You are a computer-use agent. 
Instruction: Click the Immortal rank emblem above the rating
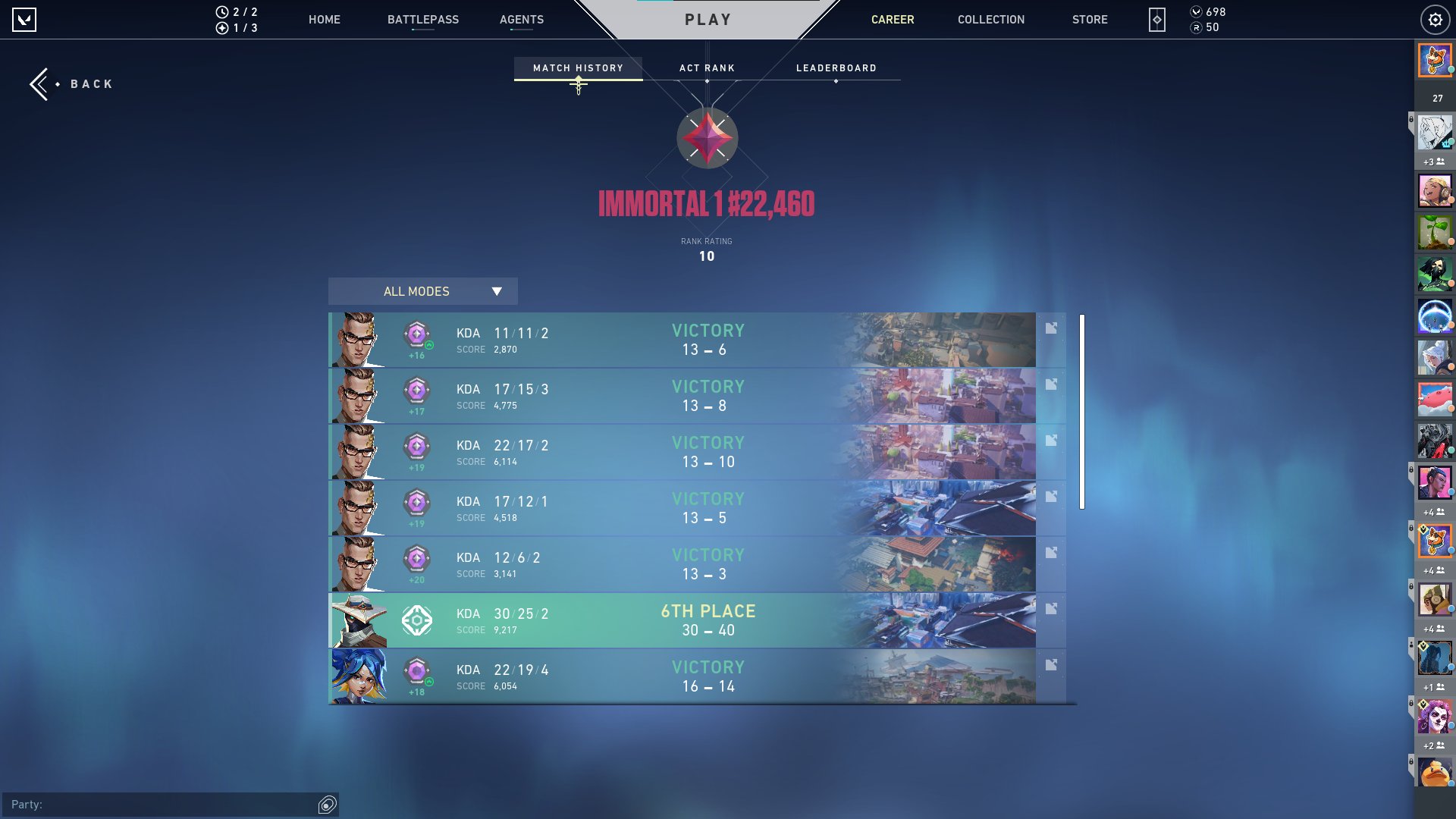(x=706, y=137)
